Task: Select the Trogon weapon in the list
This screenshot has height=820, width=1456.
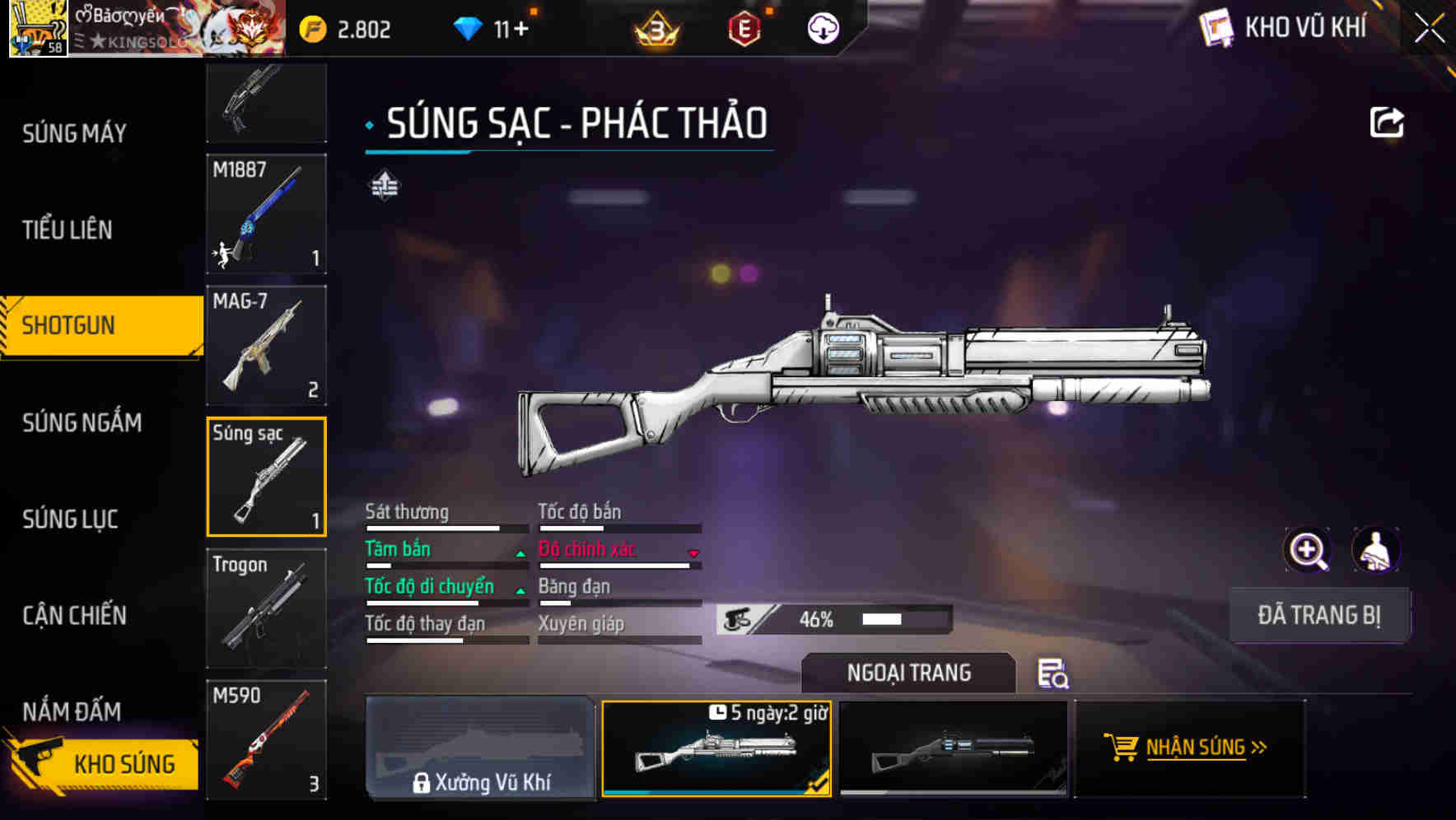Action: click(266, 609)
